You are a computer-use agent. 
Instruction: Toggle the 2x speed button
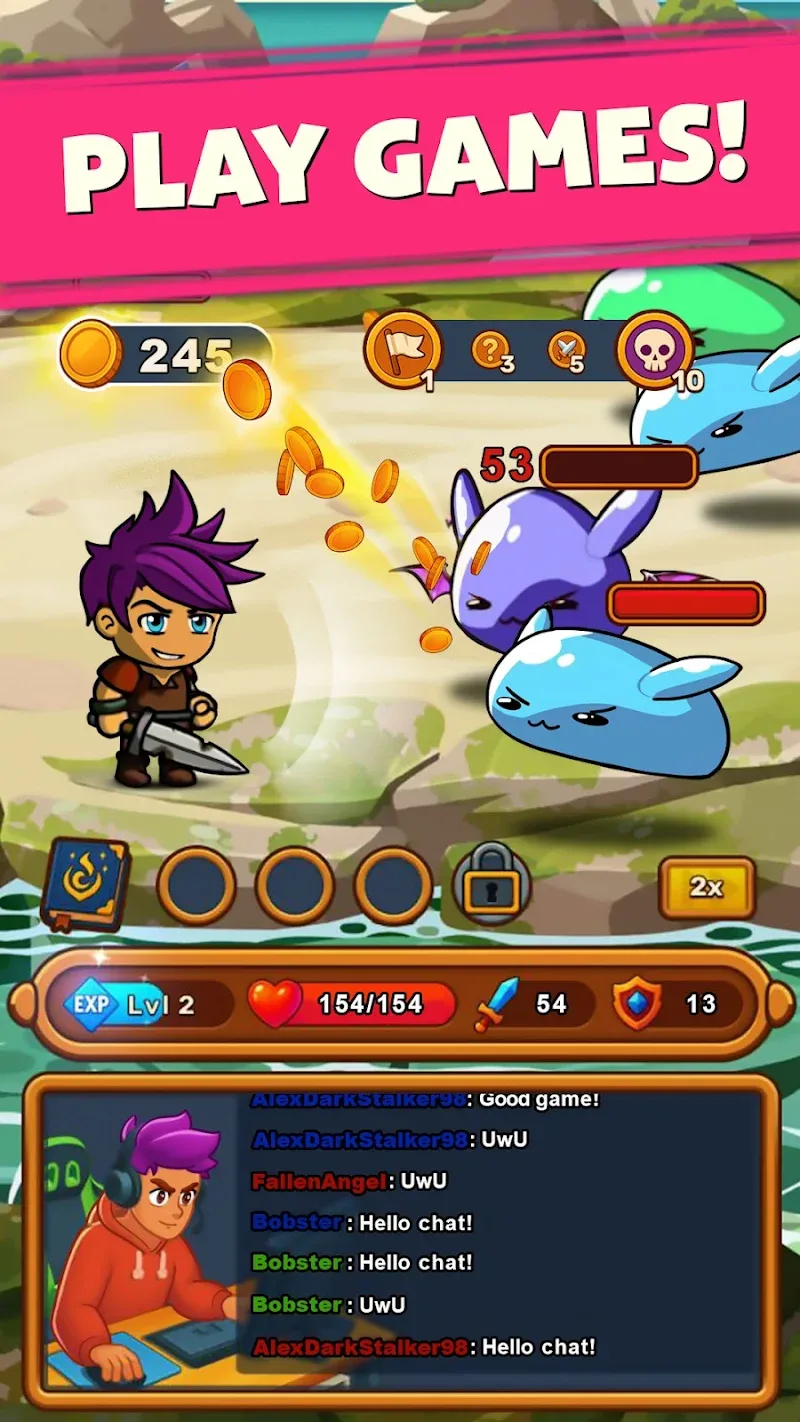pyautogui.click(x=706, y=887)
